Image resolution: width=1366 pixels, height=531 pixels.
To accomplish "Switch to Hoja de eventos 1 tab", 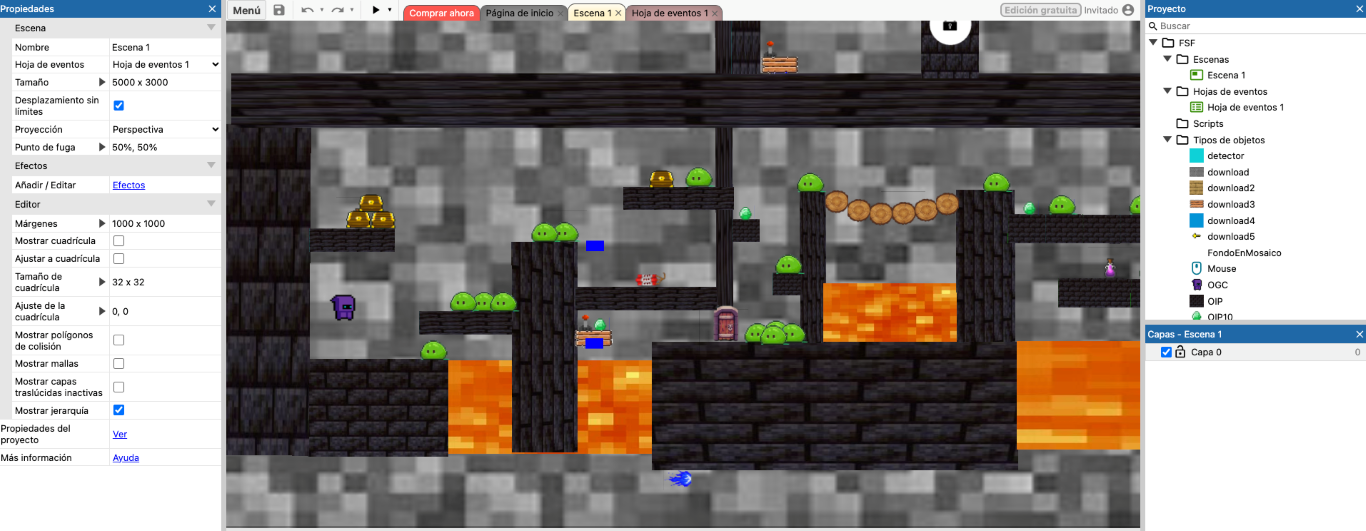I will (x=669, y=13).
